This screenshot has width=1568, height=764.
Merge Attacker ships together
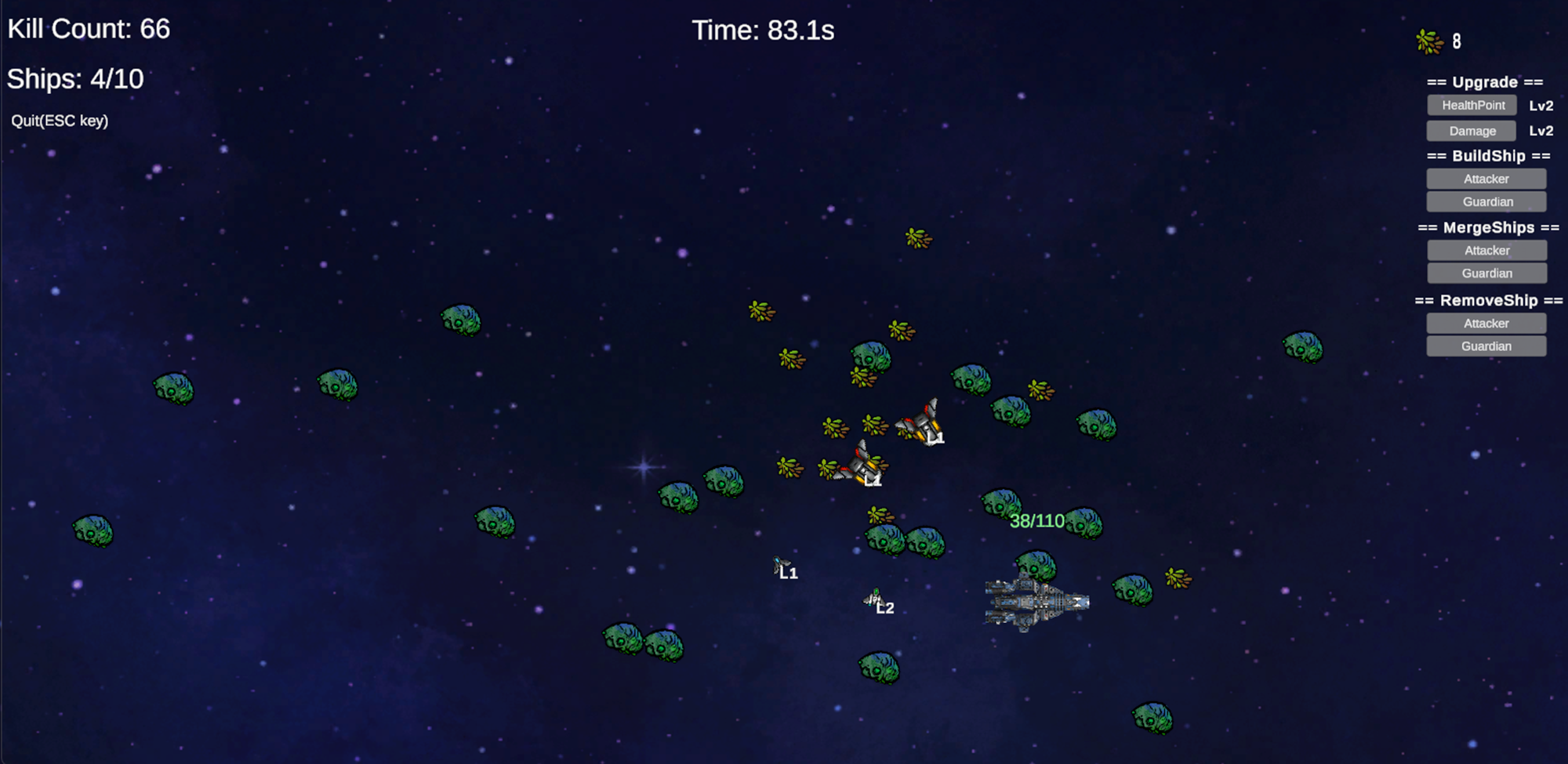coord(1486,251)
